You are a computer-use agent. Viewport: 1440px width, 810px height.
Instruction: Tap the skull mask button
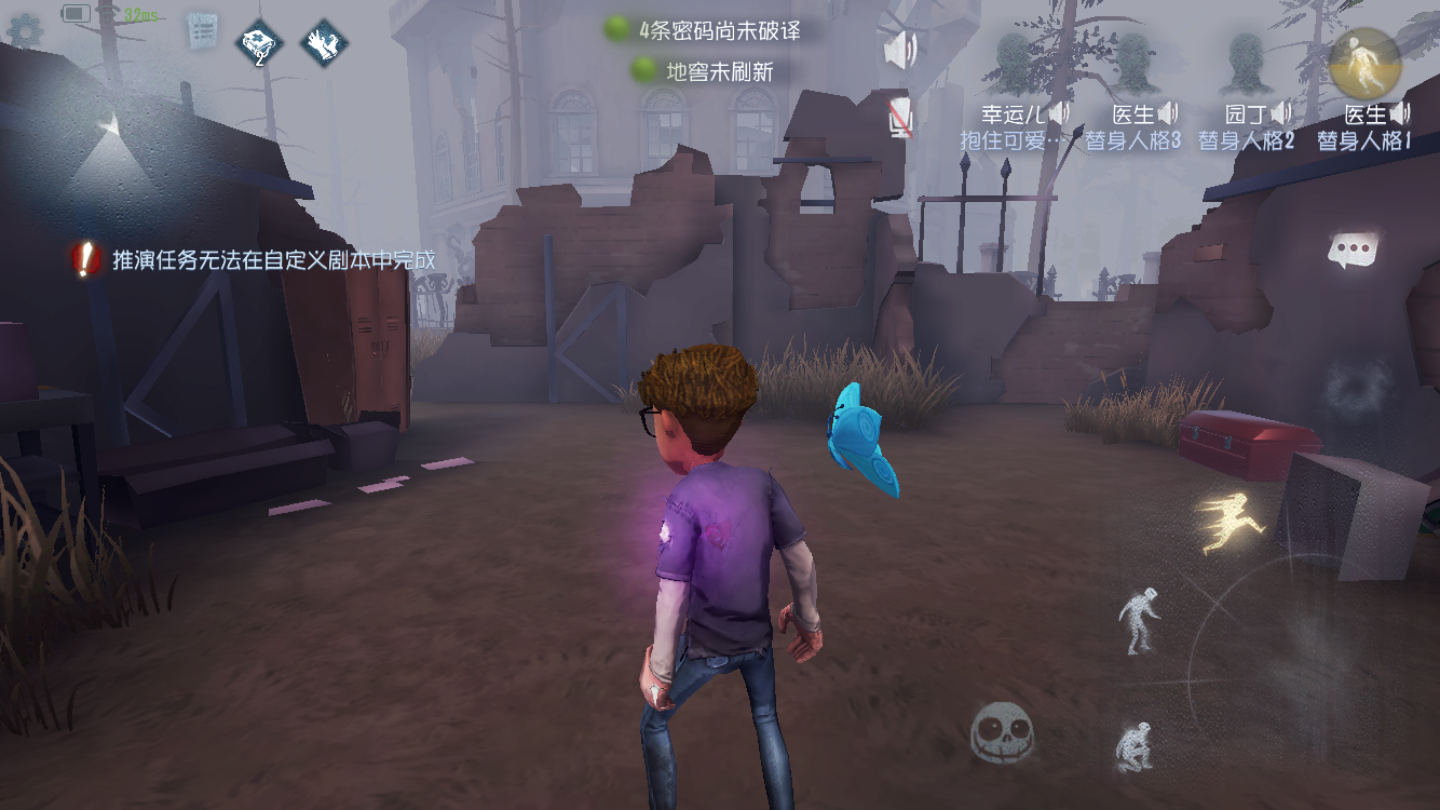click(x=1001, y=732)
